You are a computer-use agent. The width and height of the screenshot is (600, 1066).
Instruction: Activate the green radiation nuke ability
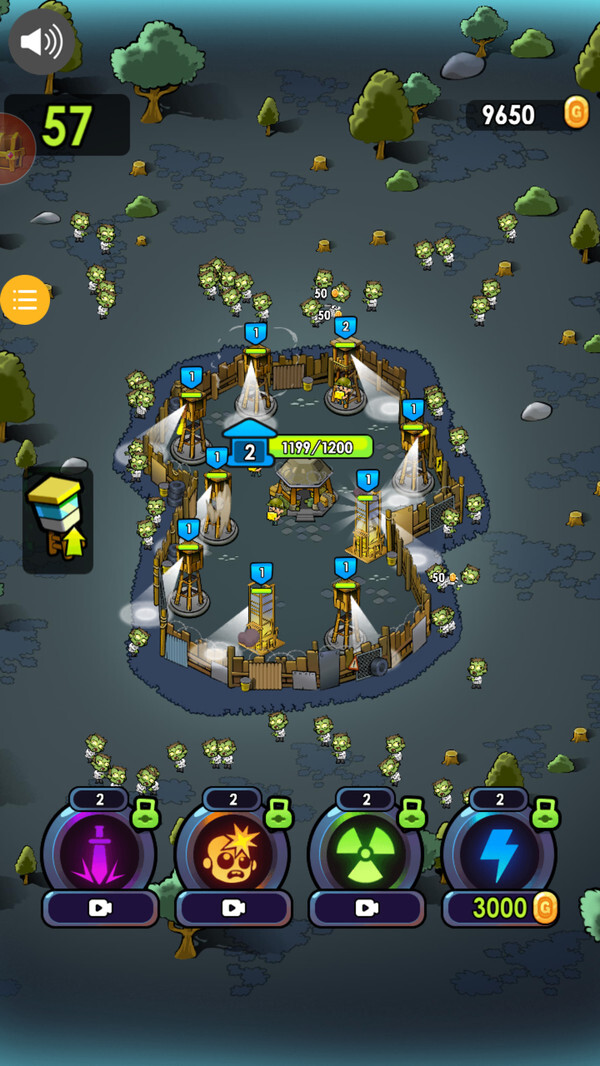[366, 853]
